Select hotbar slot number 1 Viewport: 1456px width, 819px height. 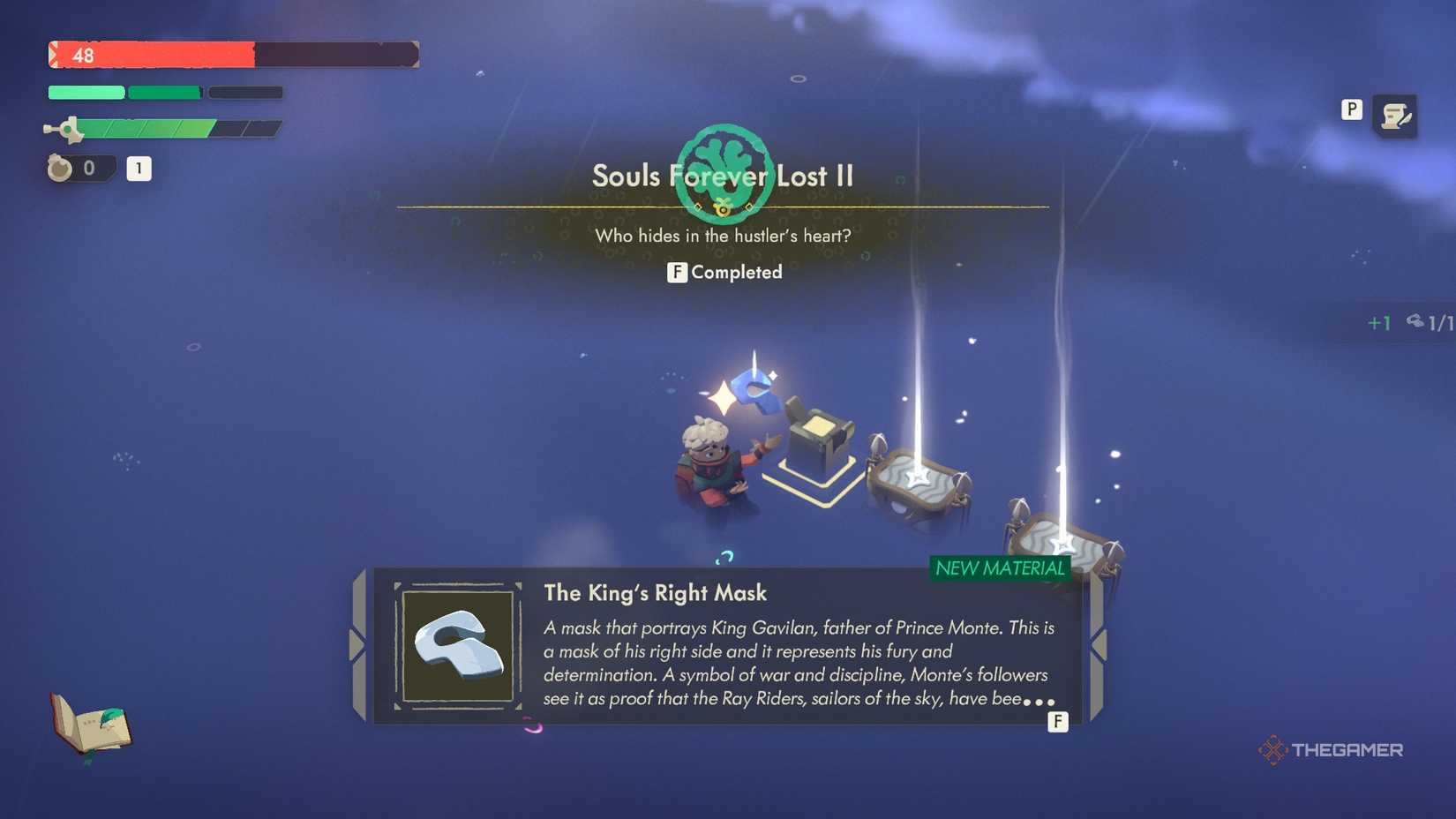(x=139, y=169)
